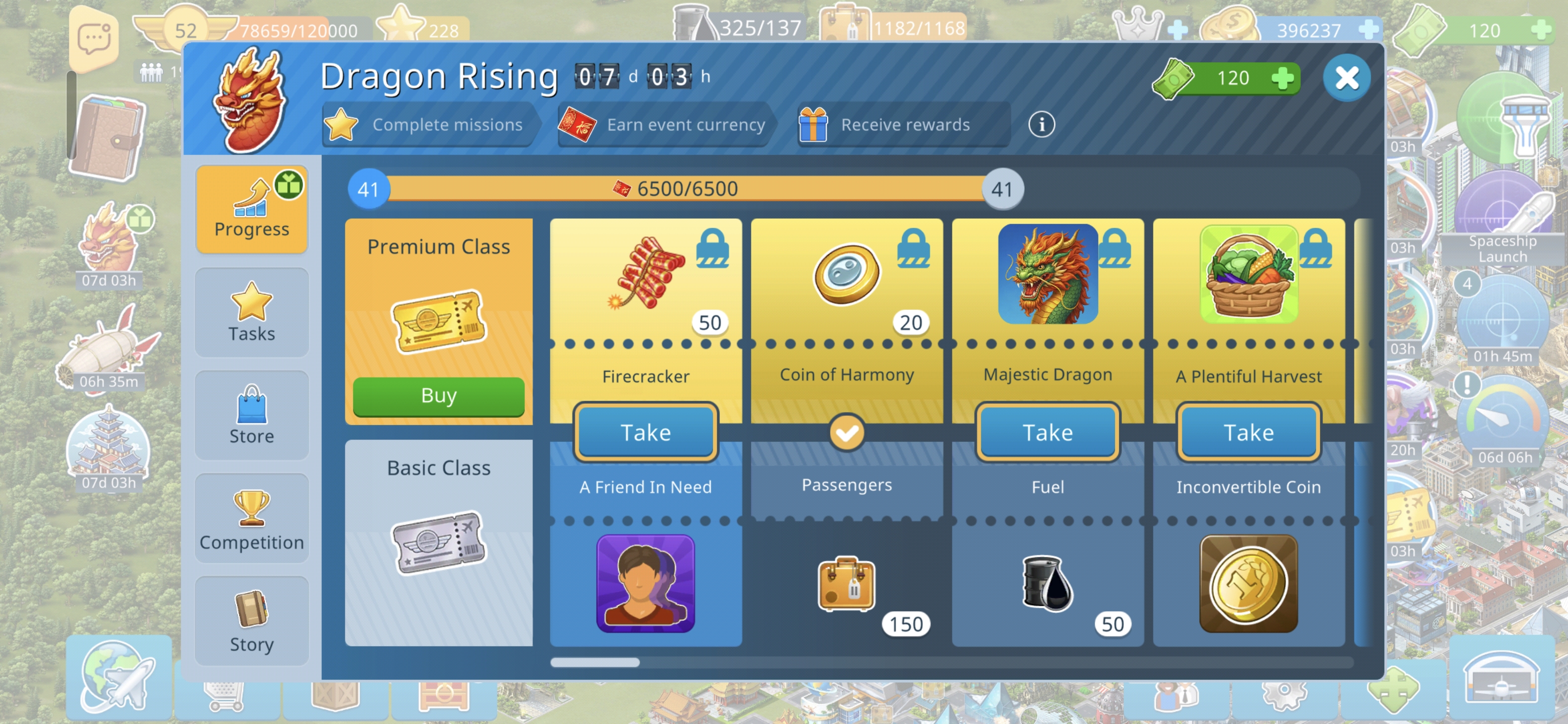Close the Dragon Rising event window
The height and width of the screenshot is (724, 1568).
pyautogui.click(x=1346, y=78)
